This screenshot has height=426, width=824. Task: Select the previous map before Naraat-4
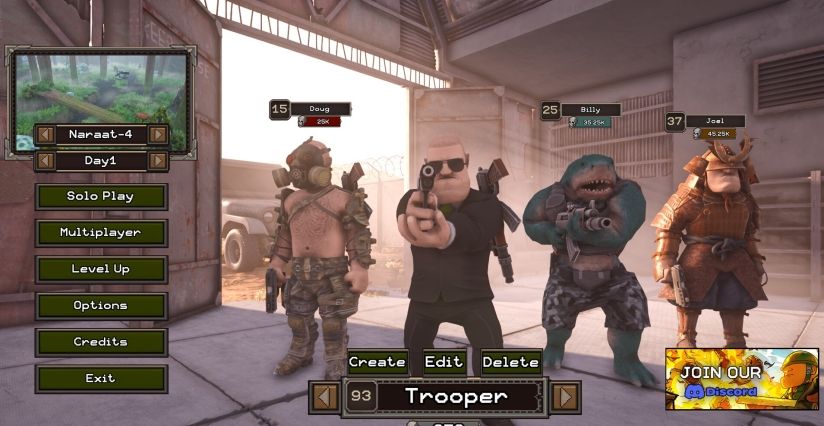pyautogui.click(x=45, y=134)
